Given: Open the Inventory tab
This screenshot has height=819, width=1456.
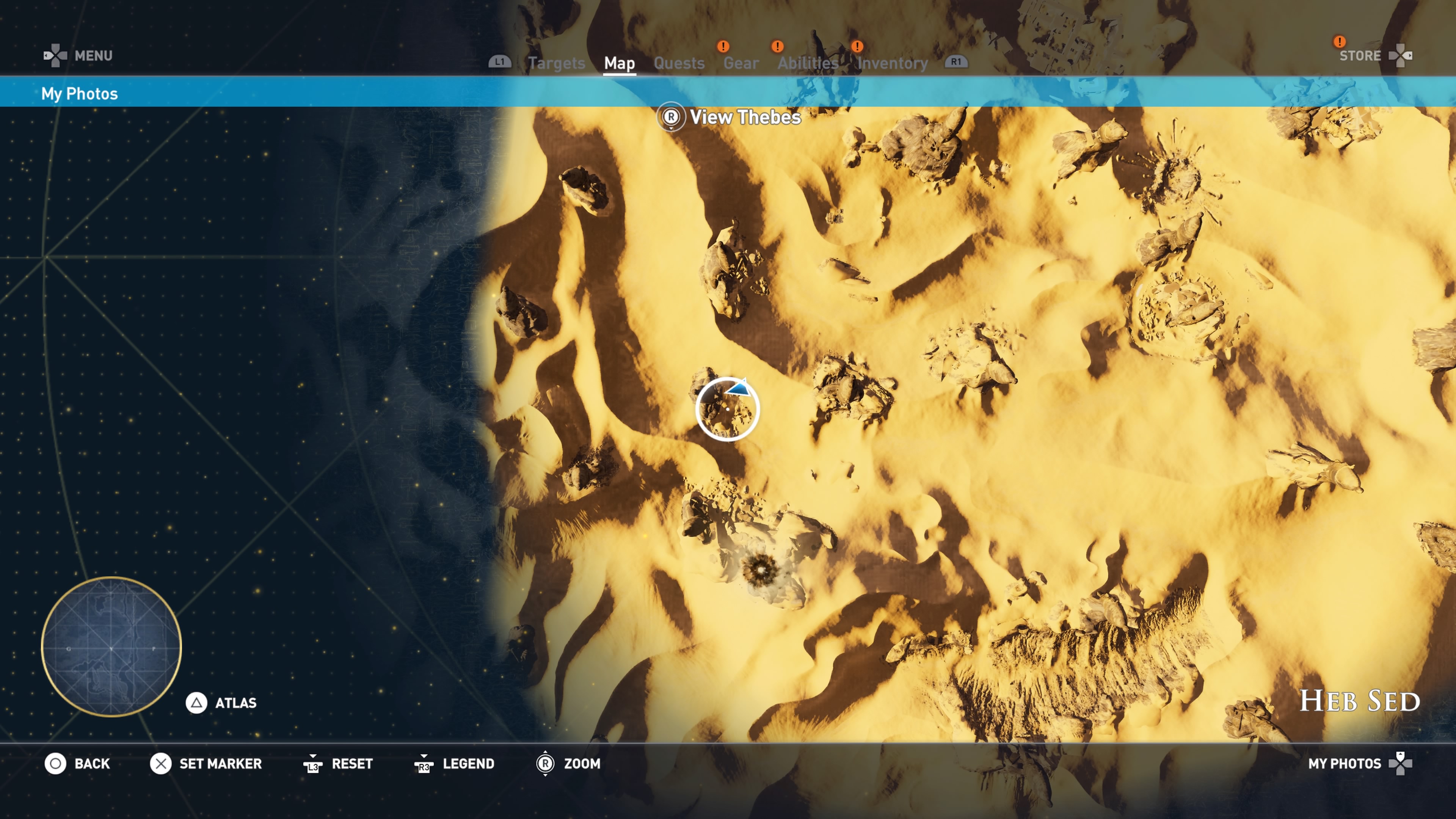Looking at the screenshot, I should pos(892,63).
